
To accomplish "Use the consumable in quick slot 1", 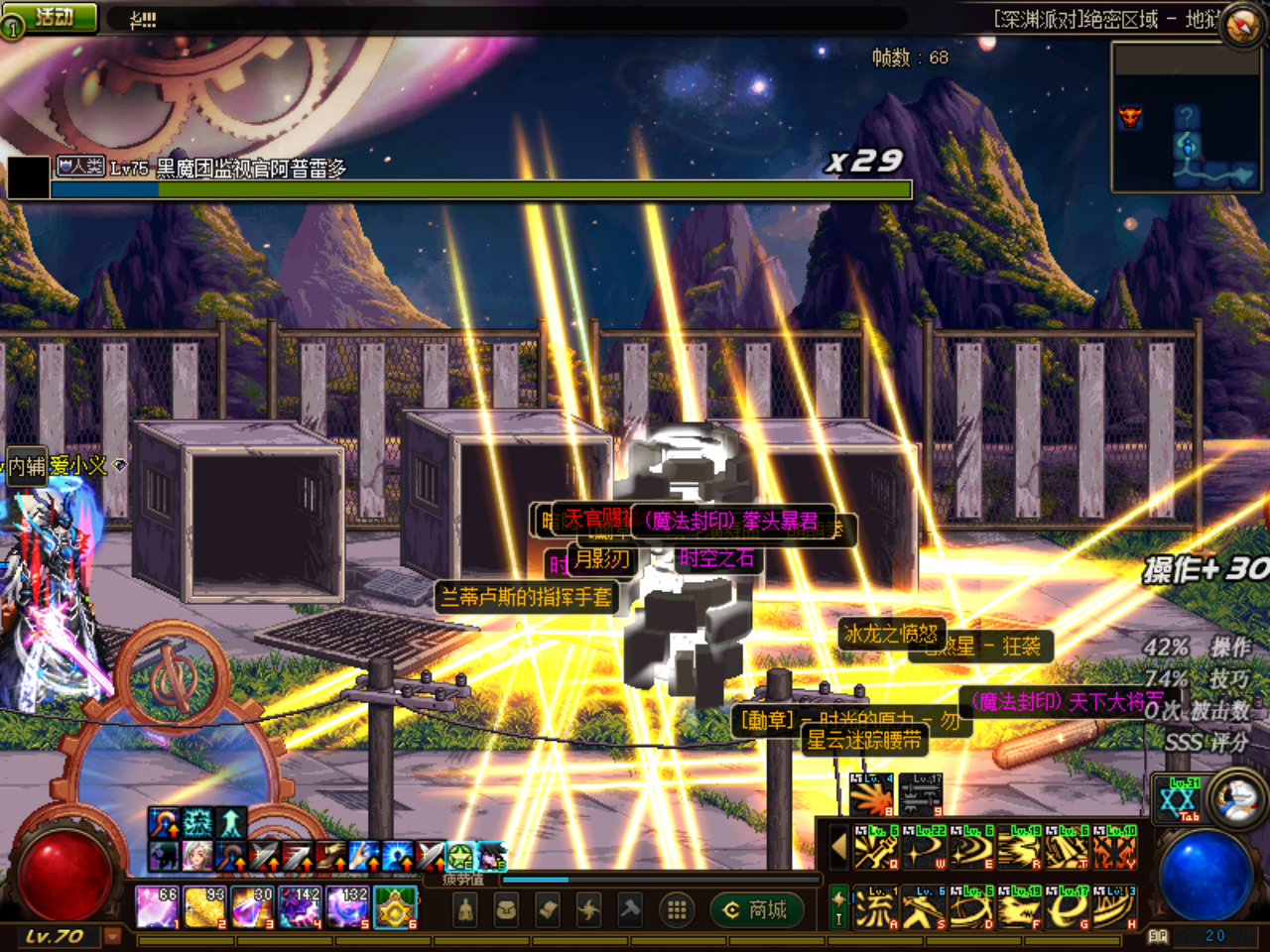I will coord(156,907).
